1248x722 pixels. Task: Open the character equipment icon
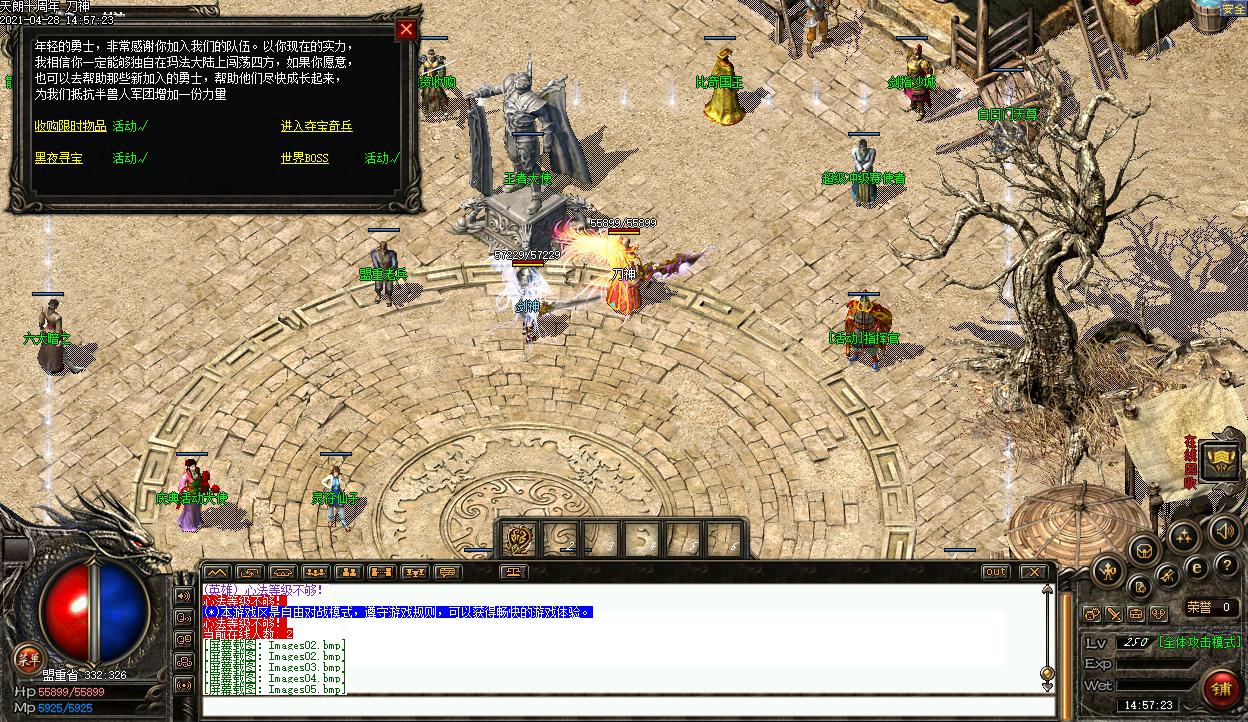click(x=1108, y=572)
